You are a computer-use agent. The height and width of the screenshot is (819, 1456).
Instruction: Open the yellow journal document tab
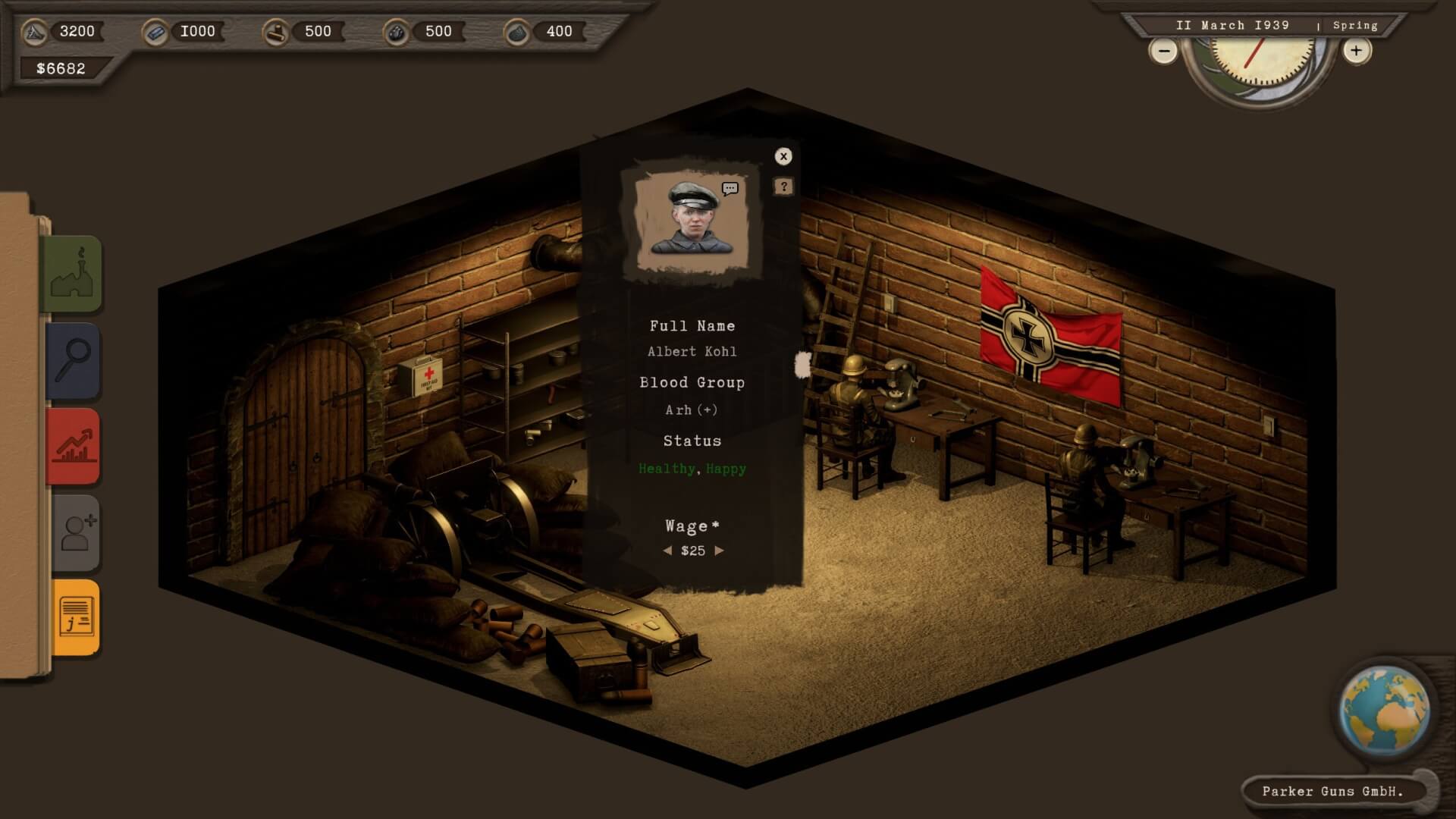pos(76,617)
